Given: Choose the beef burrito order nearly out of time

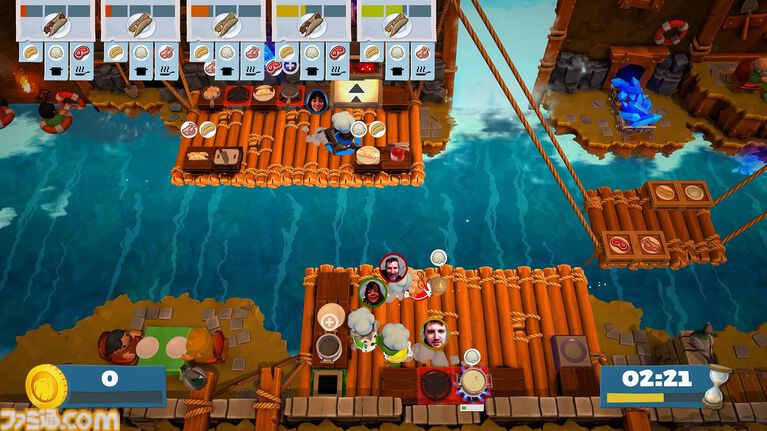Looking at the screenshot, I should tap(55, 24).
